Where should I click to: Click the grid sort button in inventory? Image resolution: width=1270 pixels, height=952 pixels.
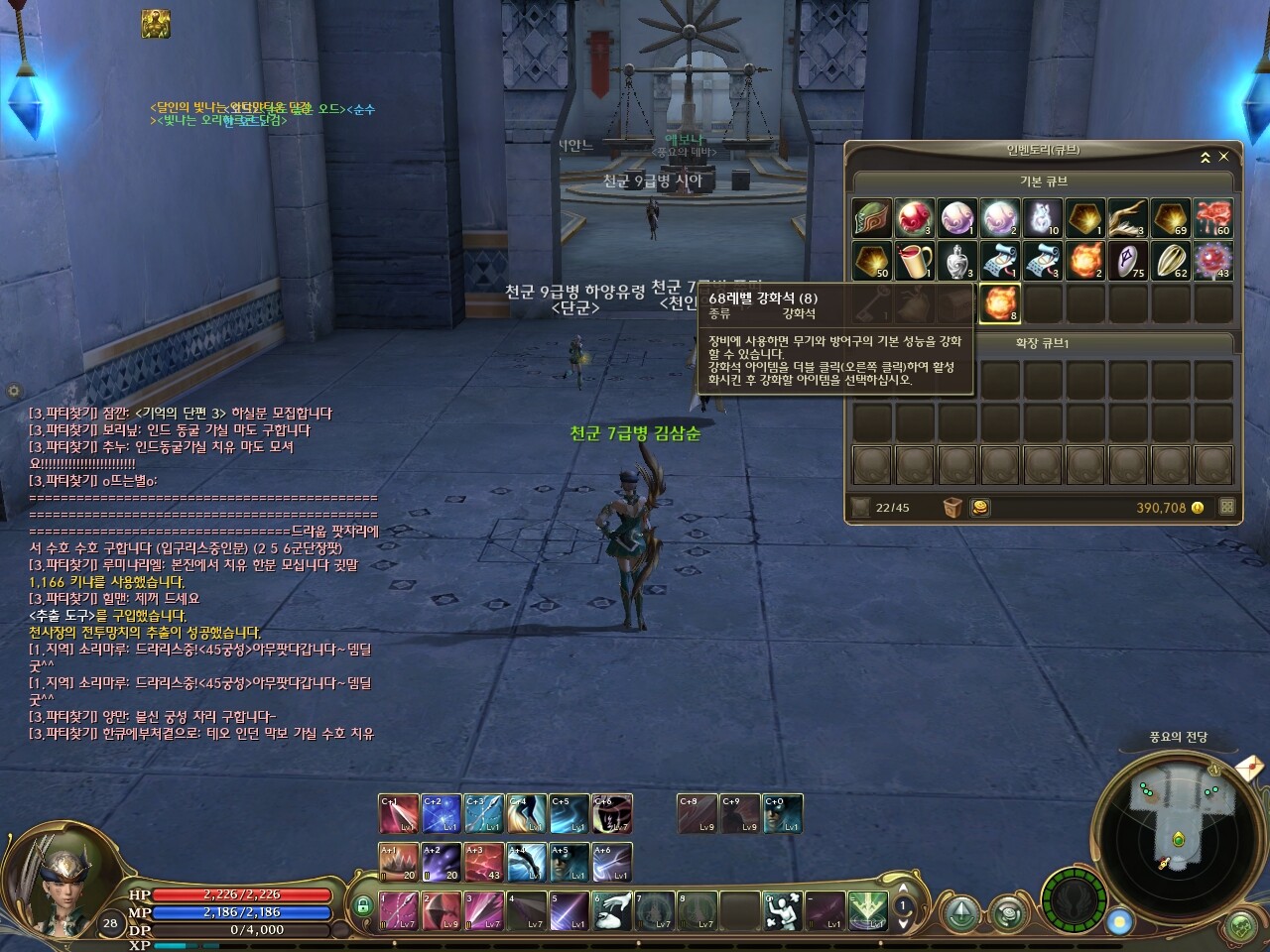click(1227, 507)
